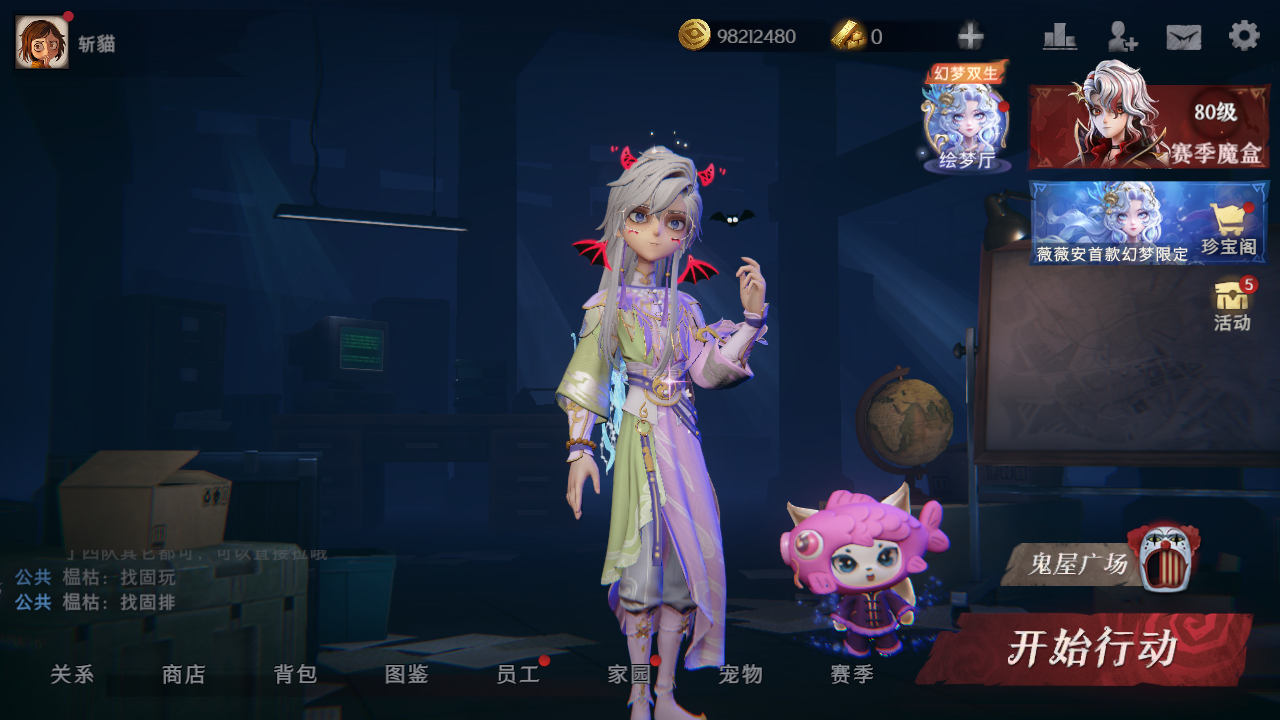This screenshot has width=1280, height=720.
Task: Enter the 鬼屋广场 plaza
Action: 1100,563
